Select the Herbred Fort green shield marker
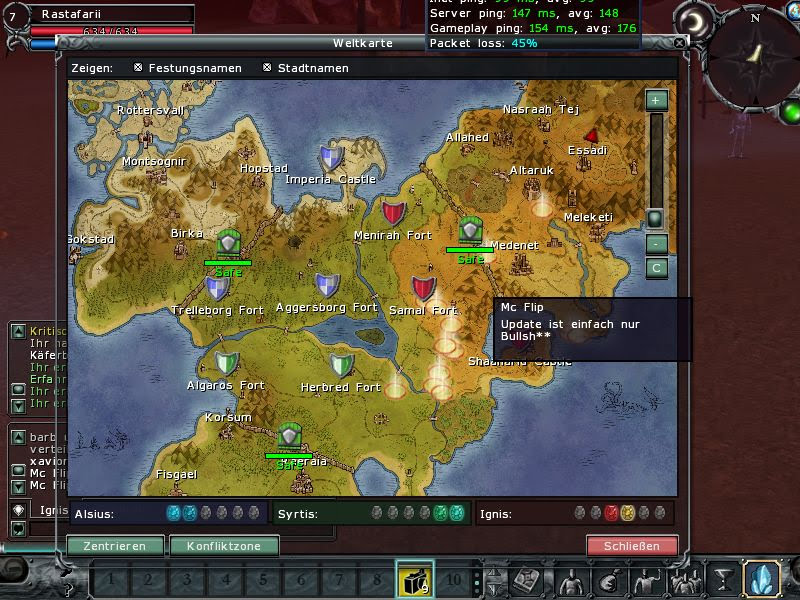The width and height of the screenshot is (800, 600). tap(342, 365)
